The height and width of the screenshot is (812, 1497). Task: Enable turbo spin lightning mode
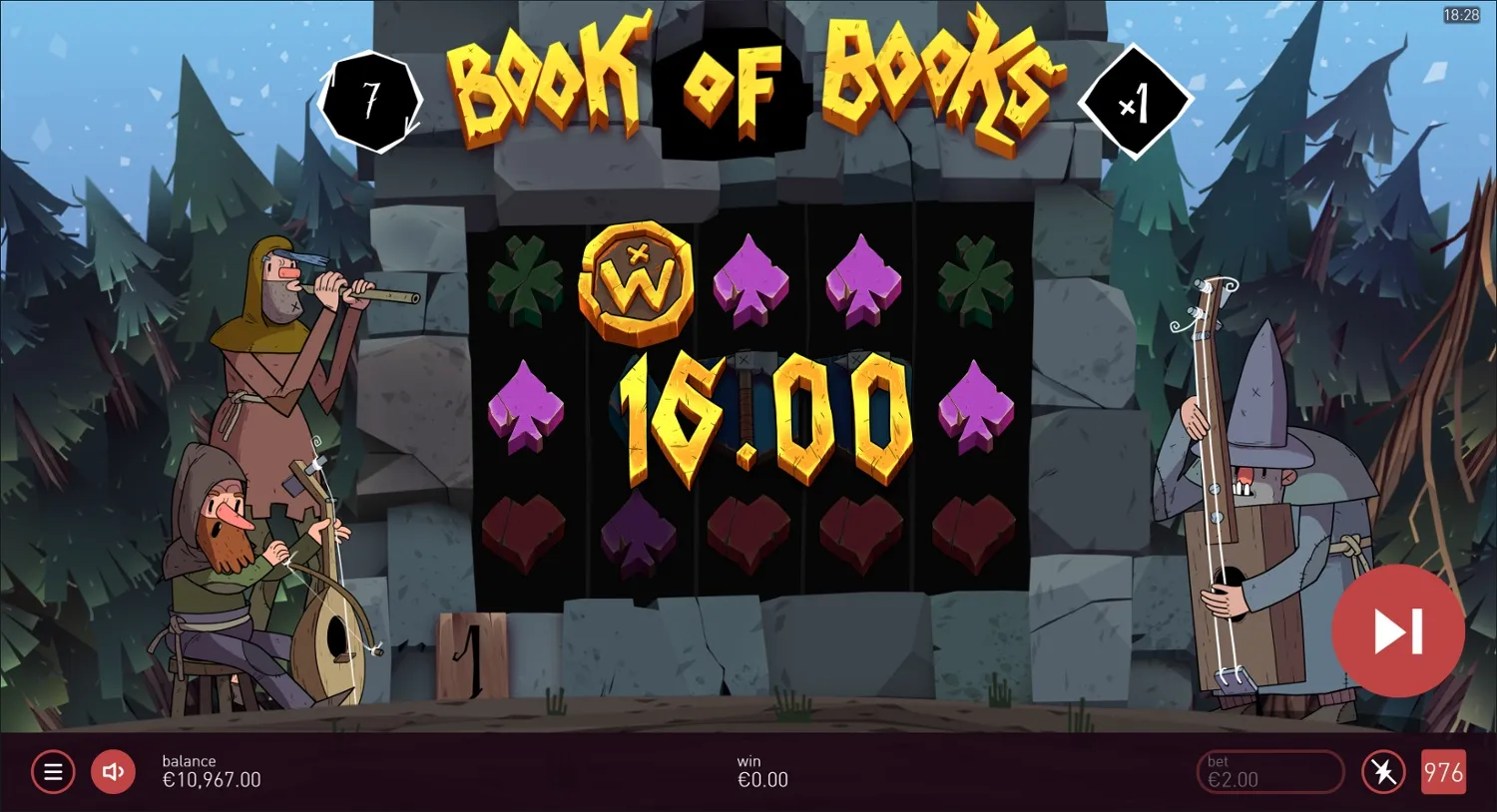(x=1383, y=771)
